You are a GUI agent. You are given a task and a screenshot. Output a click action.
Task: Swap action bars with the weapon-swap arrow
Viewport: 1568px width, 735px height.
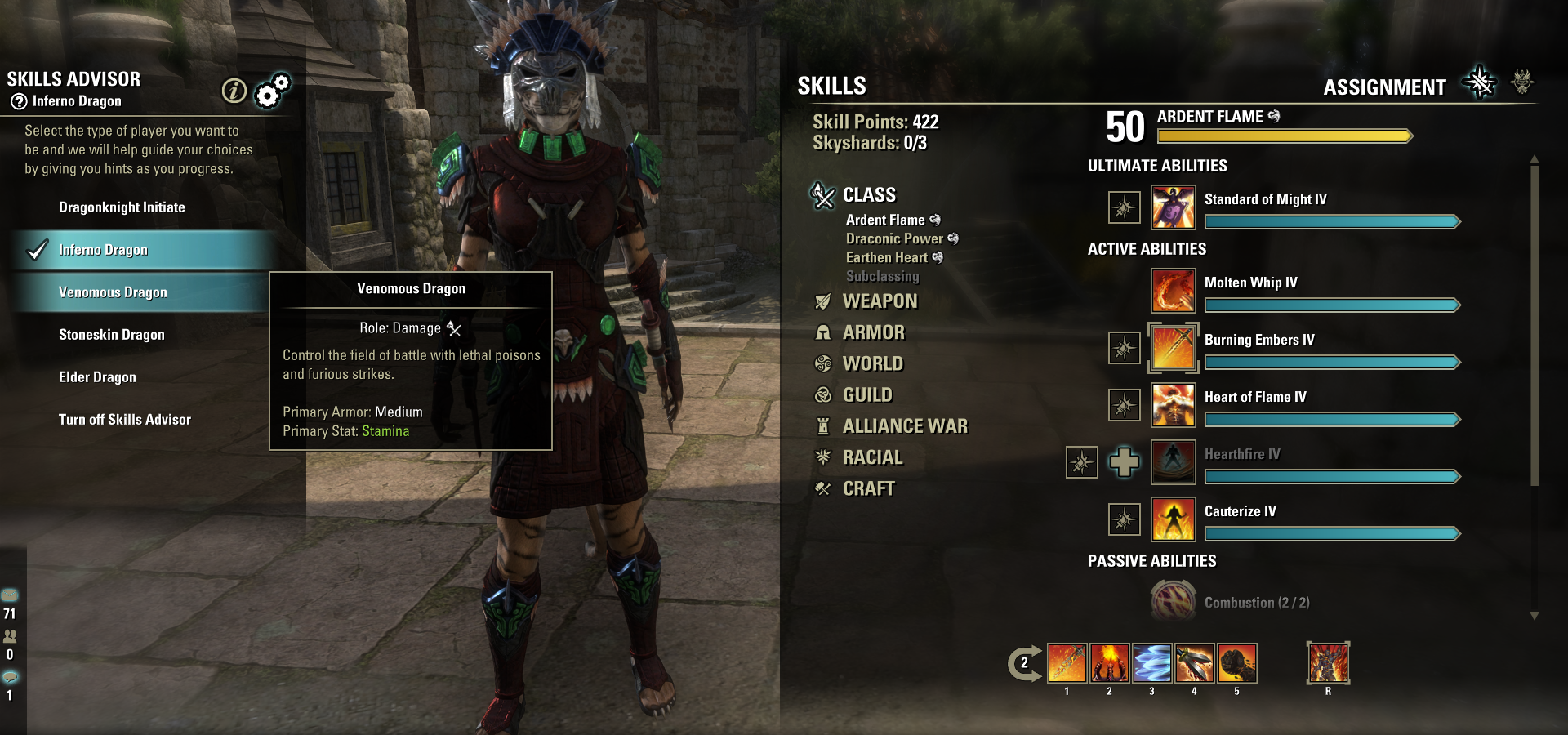tap(1024, 663)
